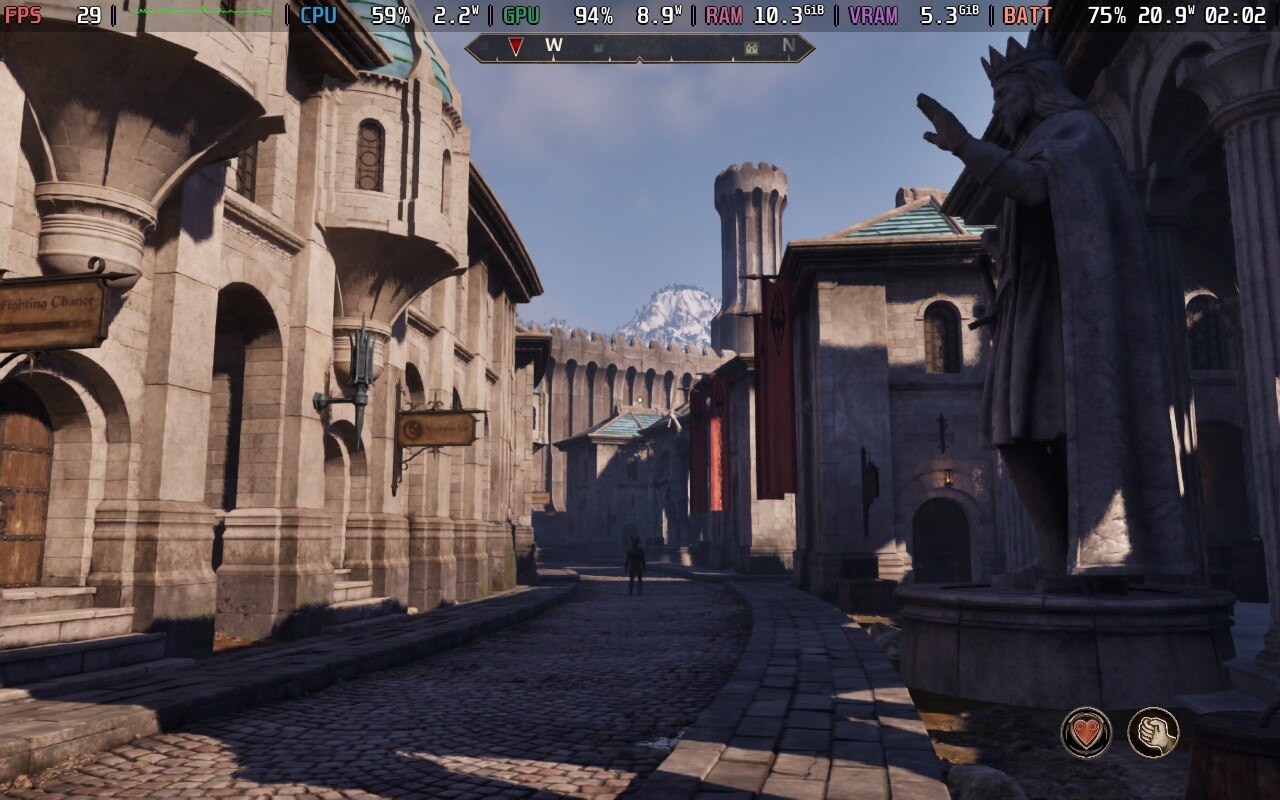The height and width of the screenshot is (800, 1280).
Task: Select the city gate marker on the compass
Action: click(x=751, y=47)
